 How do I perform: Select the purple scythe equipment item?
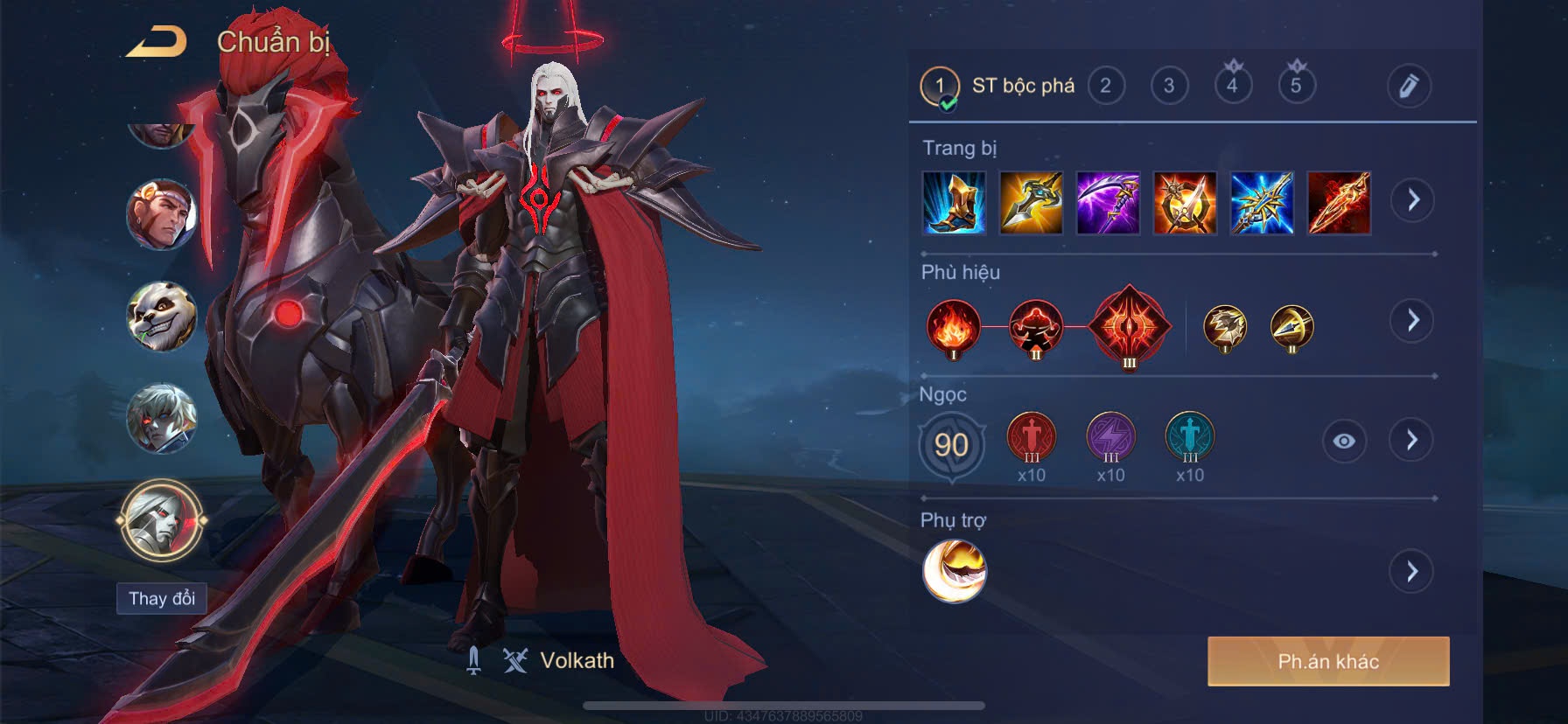click(1108, 203)
